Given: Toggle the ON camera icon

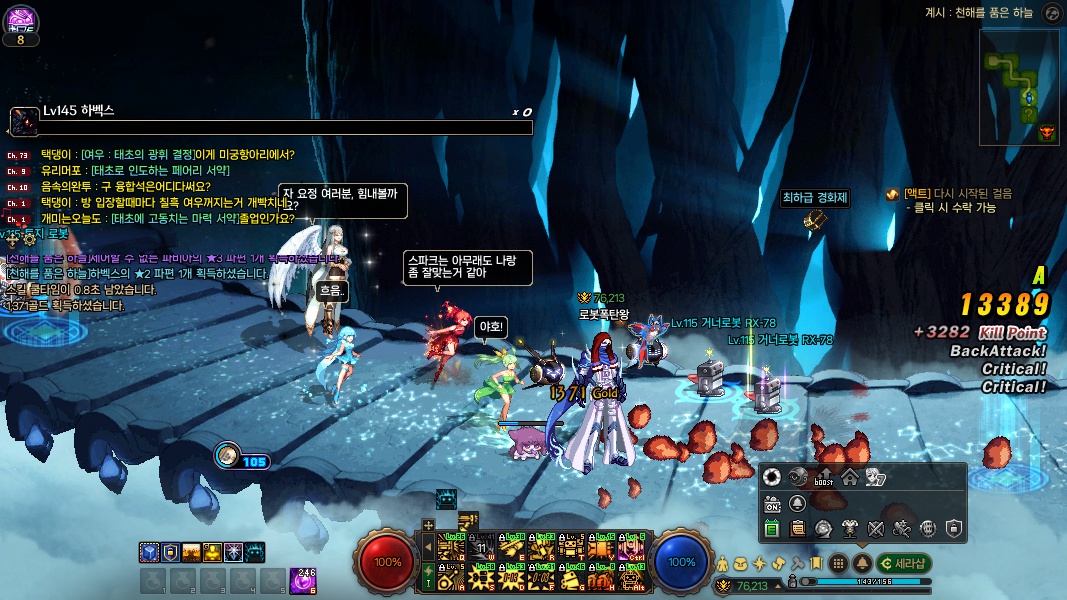Looking at the screenshot, I should [x=772, y=503].
